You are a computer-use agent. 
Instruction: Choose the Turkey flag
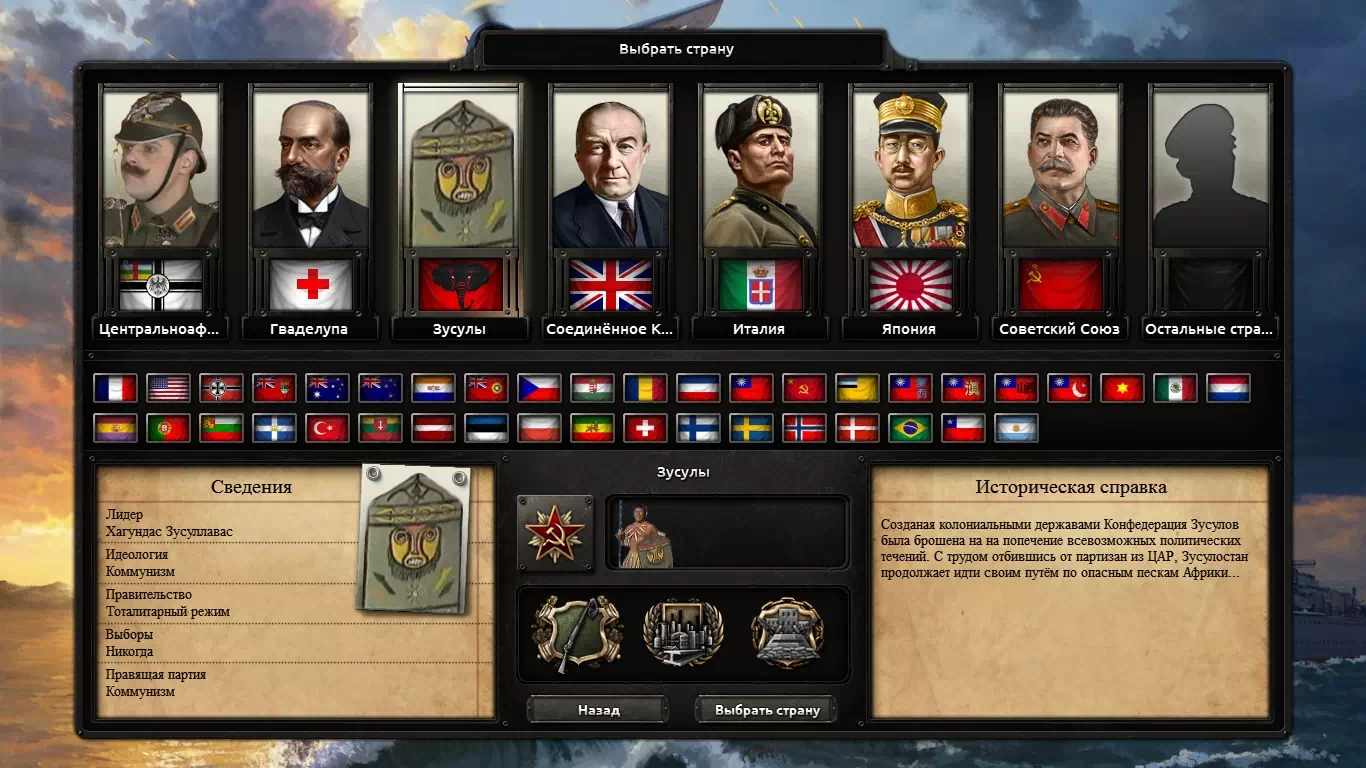[327, 428]
